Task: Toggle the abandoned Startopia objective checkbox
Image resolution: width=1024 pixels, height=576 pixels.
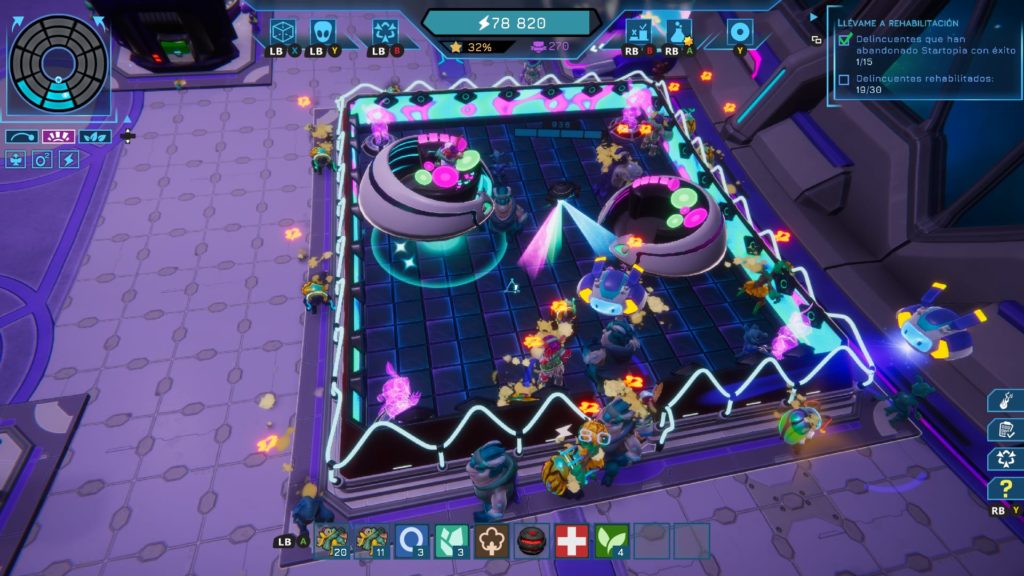Action: coord(845,41)
